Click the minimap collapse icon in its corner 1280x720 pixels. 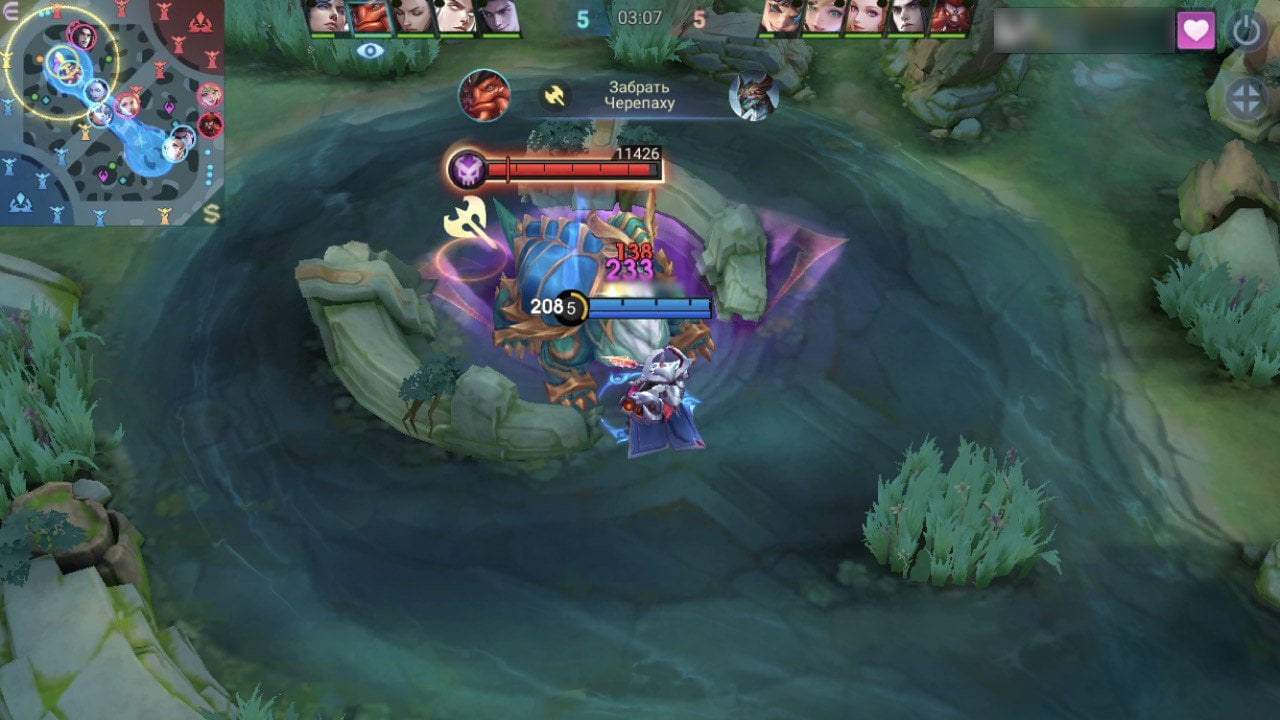(10, 9)
